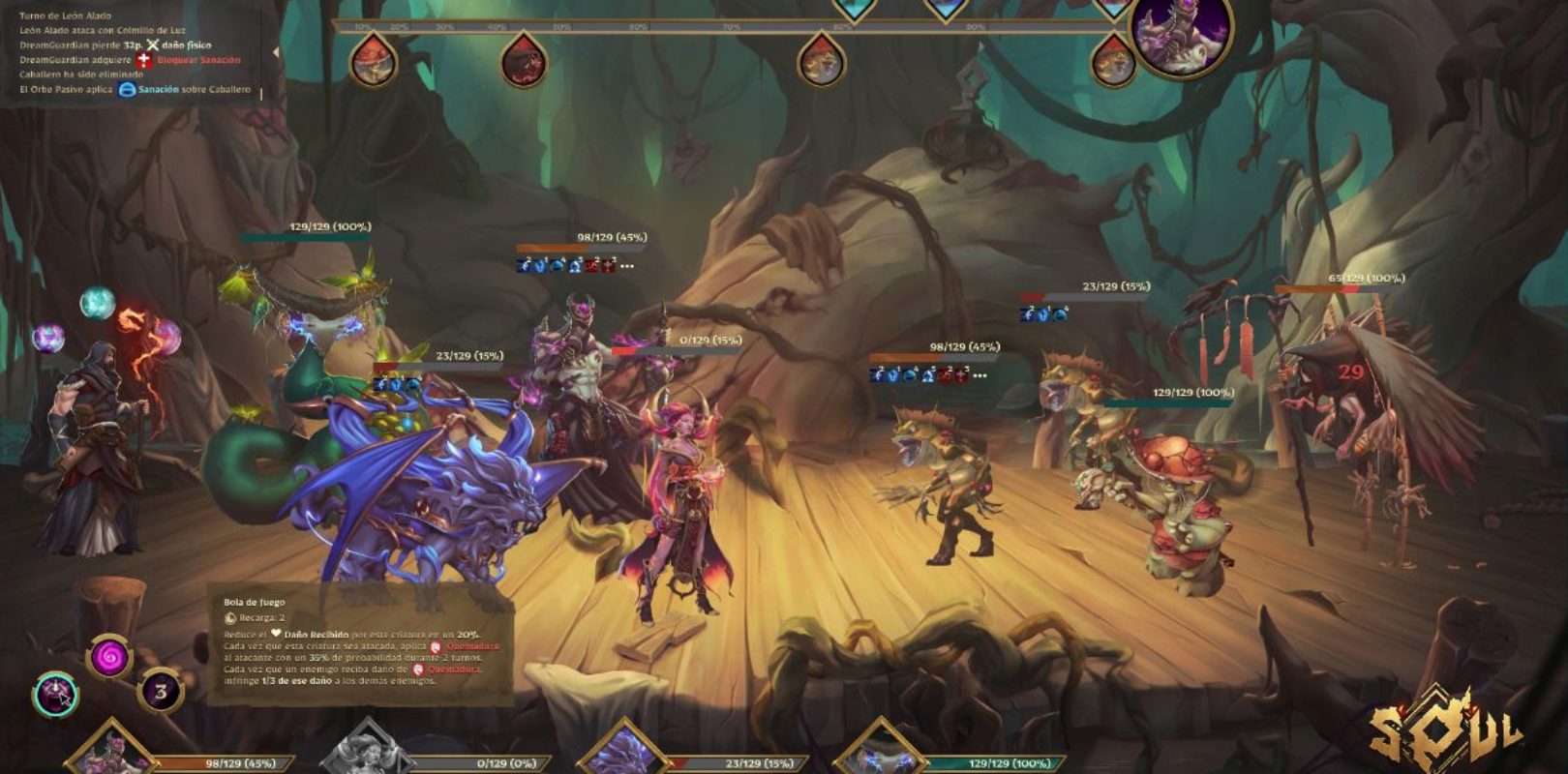Expand the hidden buffs via the ellipsis
1568x774 pixels.
(x=627, y=267)
